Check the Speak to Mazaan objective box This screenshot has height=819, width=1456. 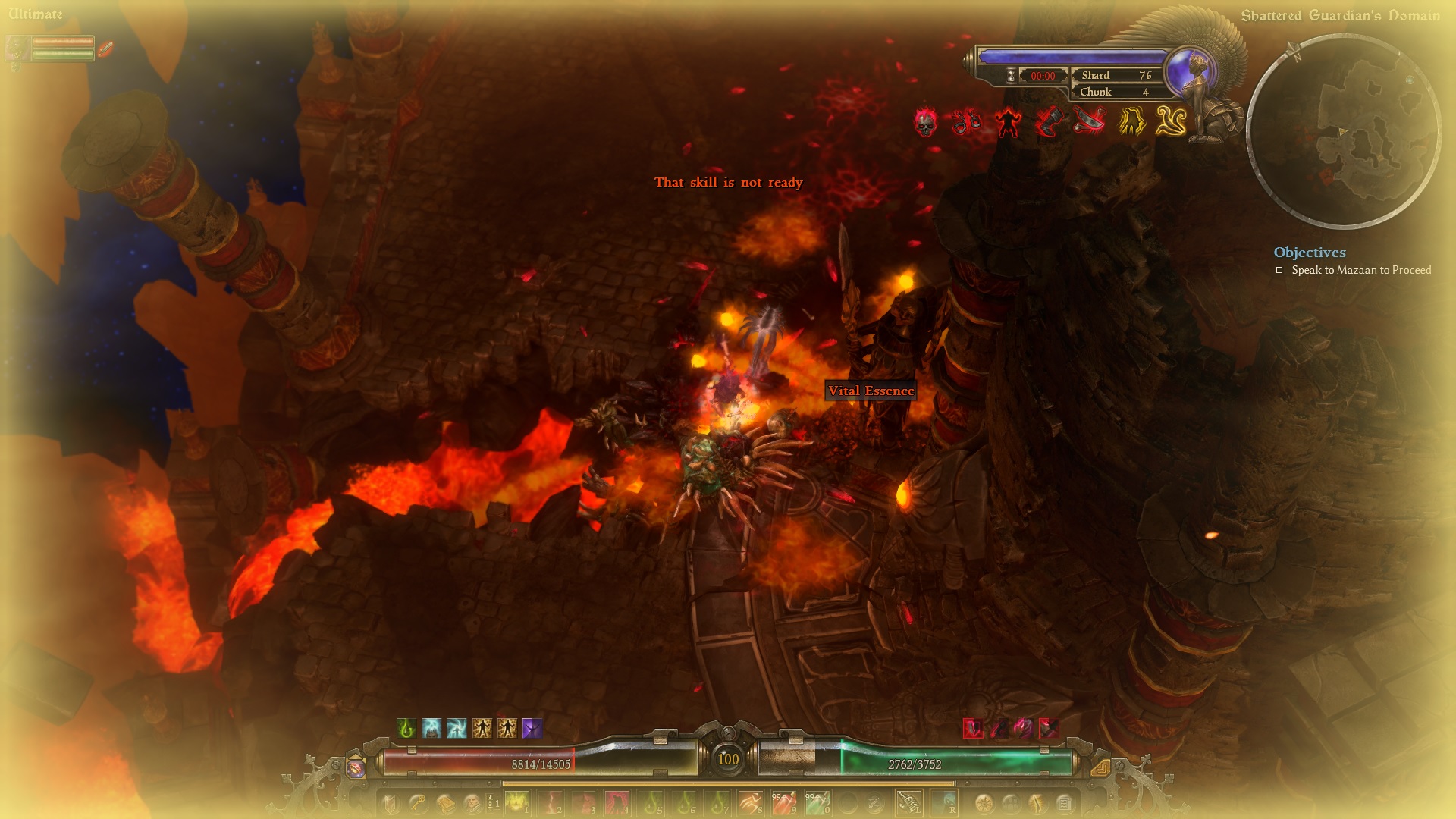(x=1281, y=270)
